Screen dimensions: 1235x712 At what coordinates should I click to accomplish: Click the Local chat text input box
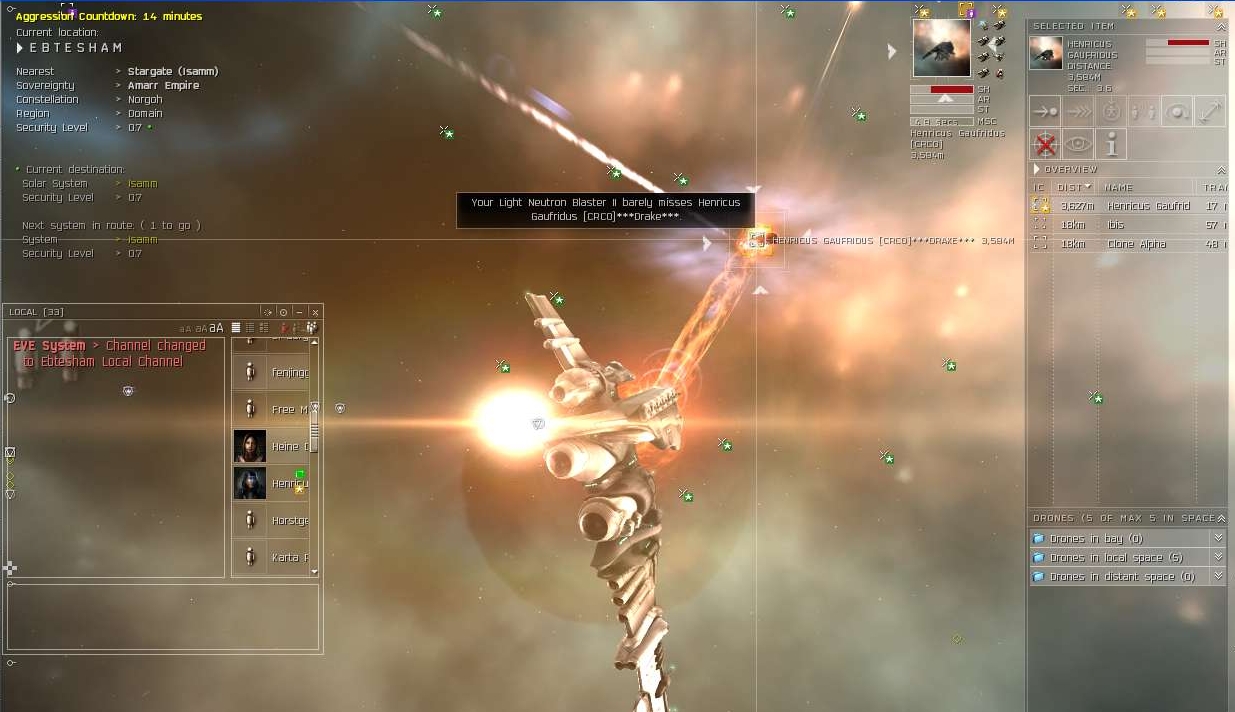162,617
